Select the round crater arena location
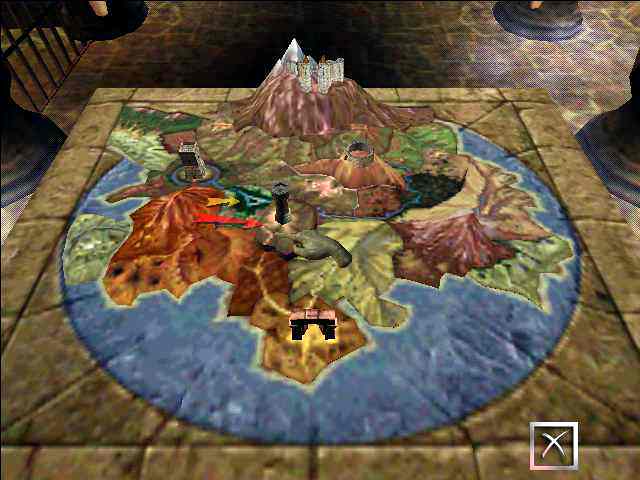Screen dimensions: 640x480 coord(359,155)
